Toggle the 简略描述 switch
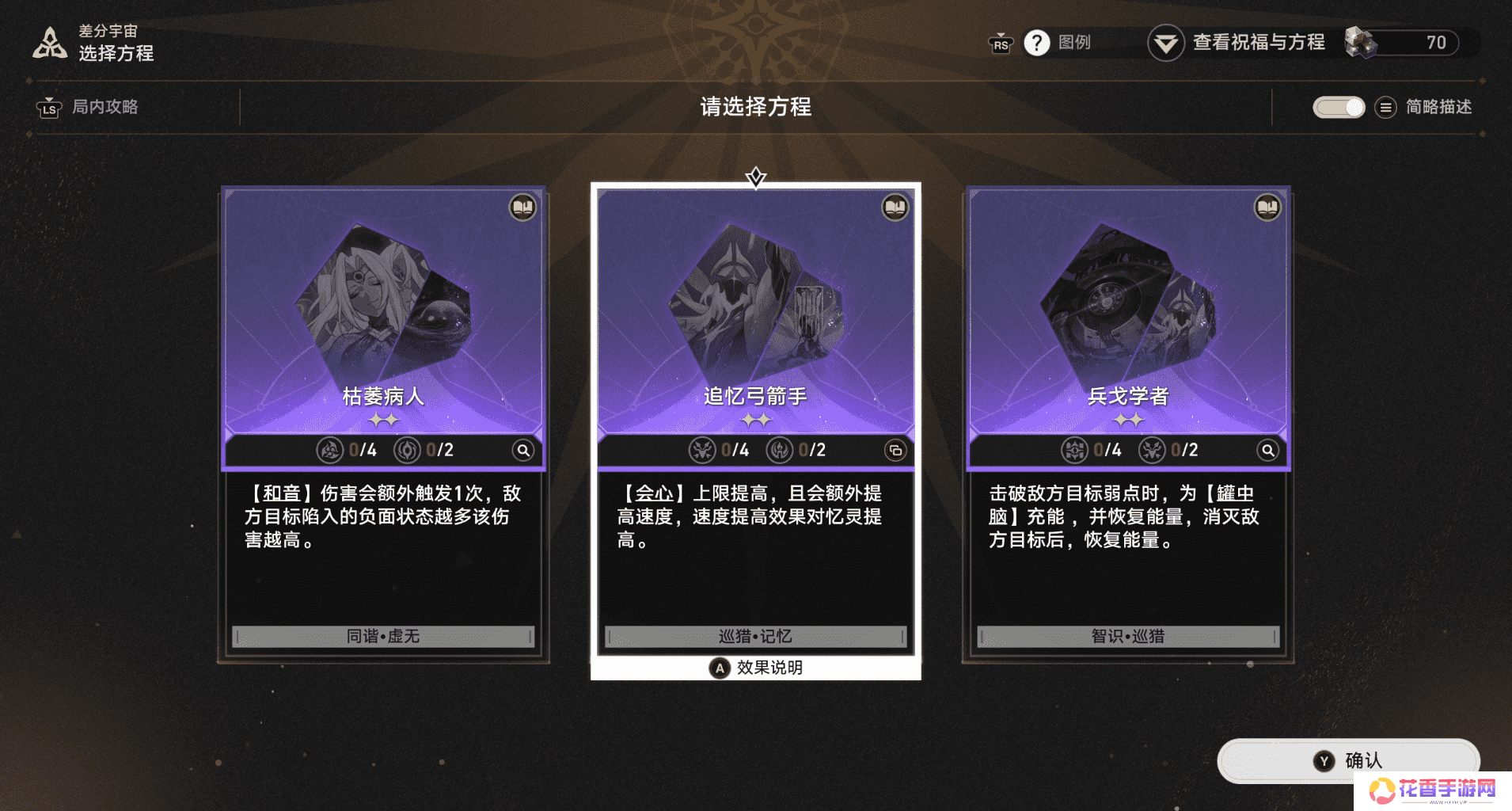 [x=1338, y=107]
